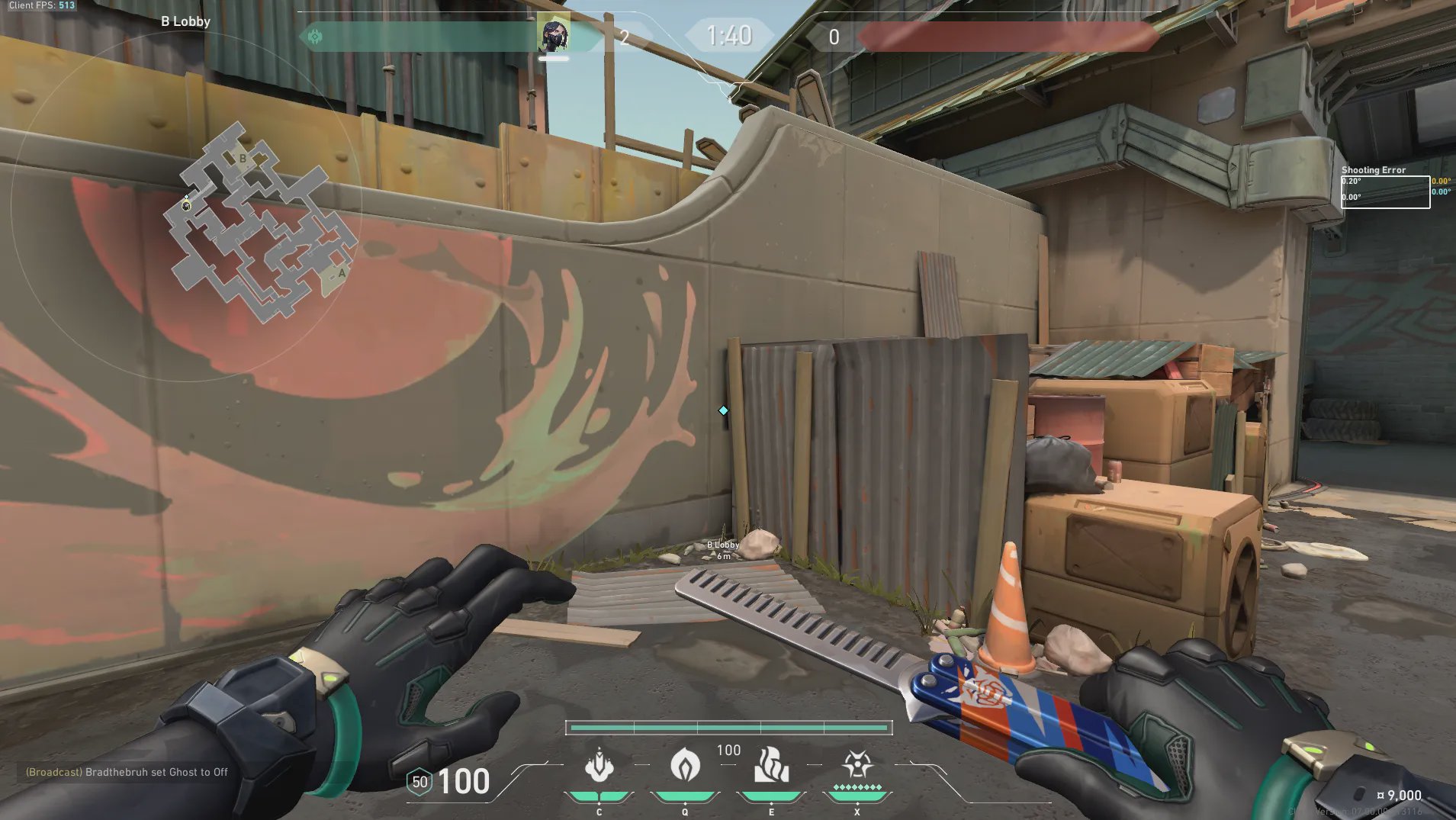
Task: Use the Toxic Screen ability icon
Action: [771, 765]
